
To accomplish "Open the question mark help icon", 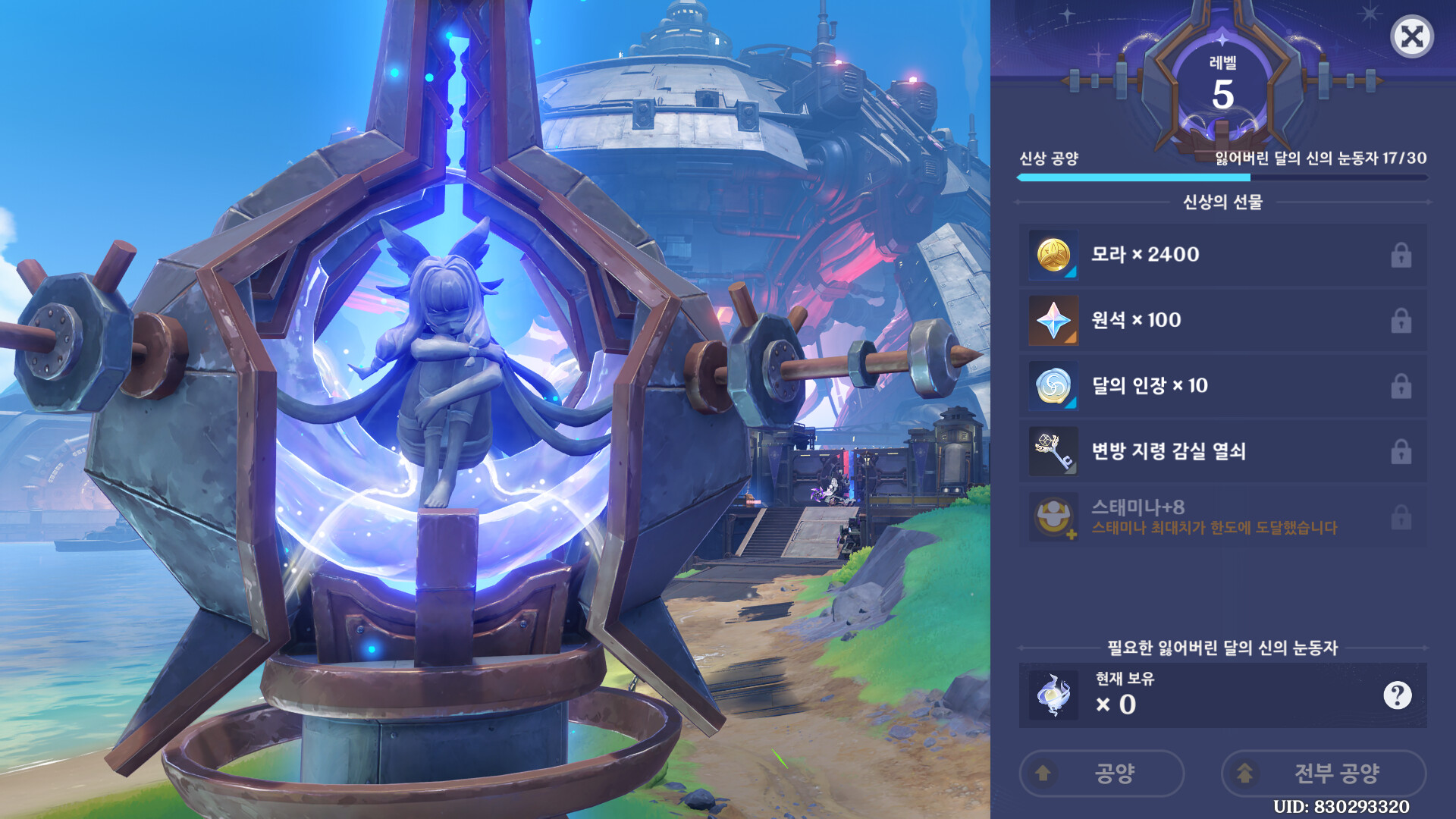I will pos(1397,695).
